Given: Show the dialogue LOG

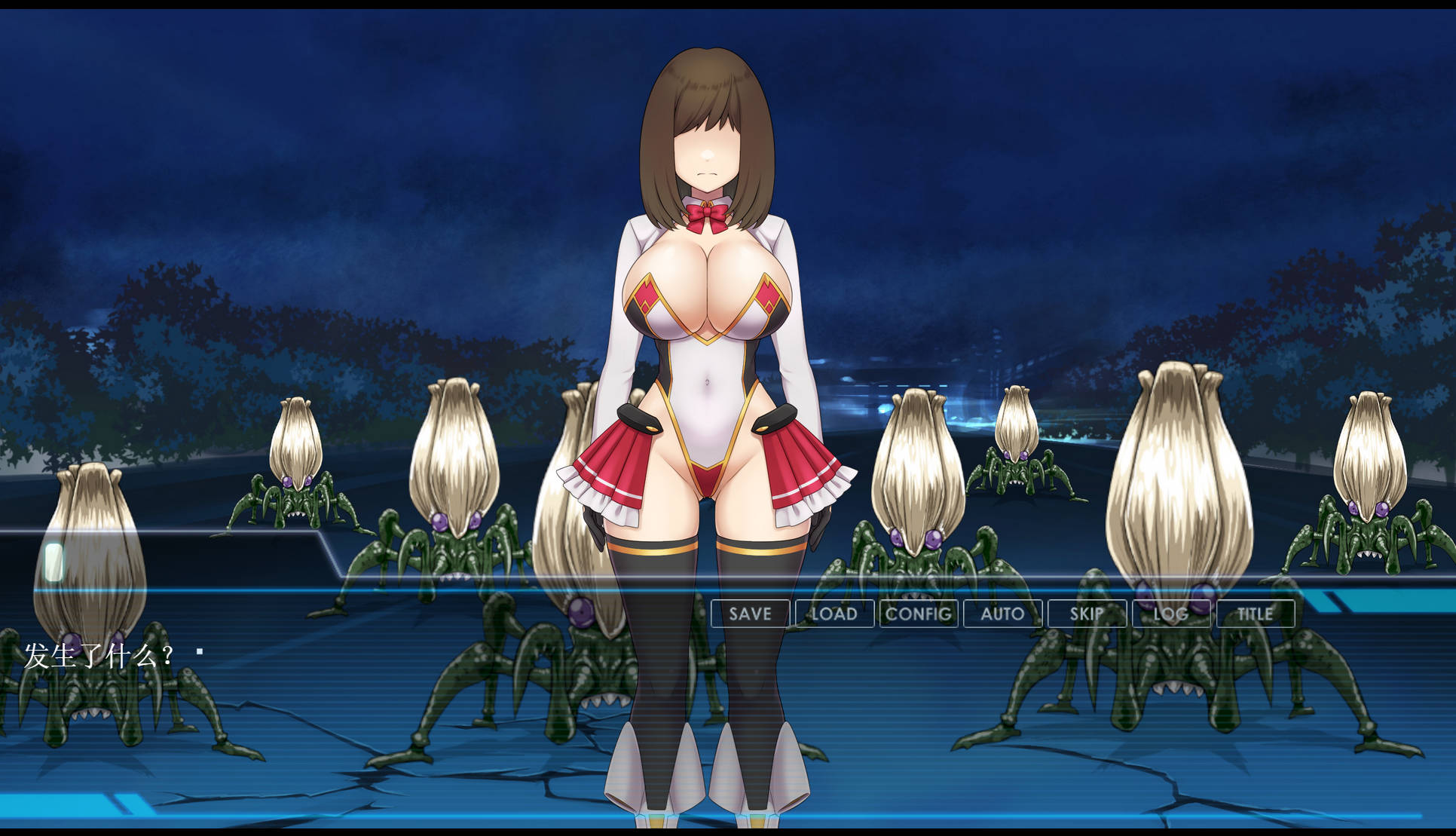Looking at the screenshot, I should coord(1171,614).
